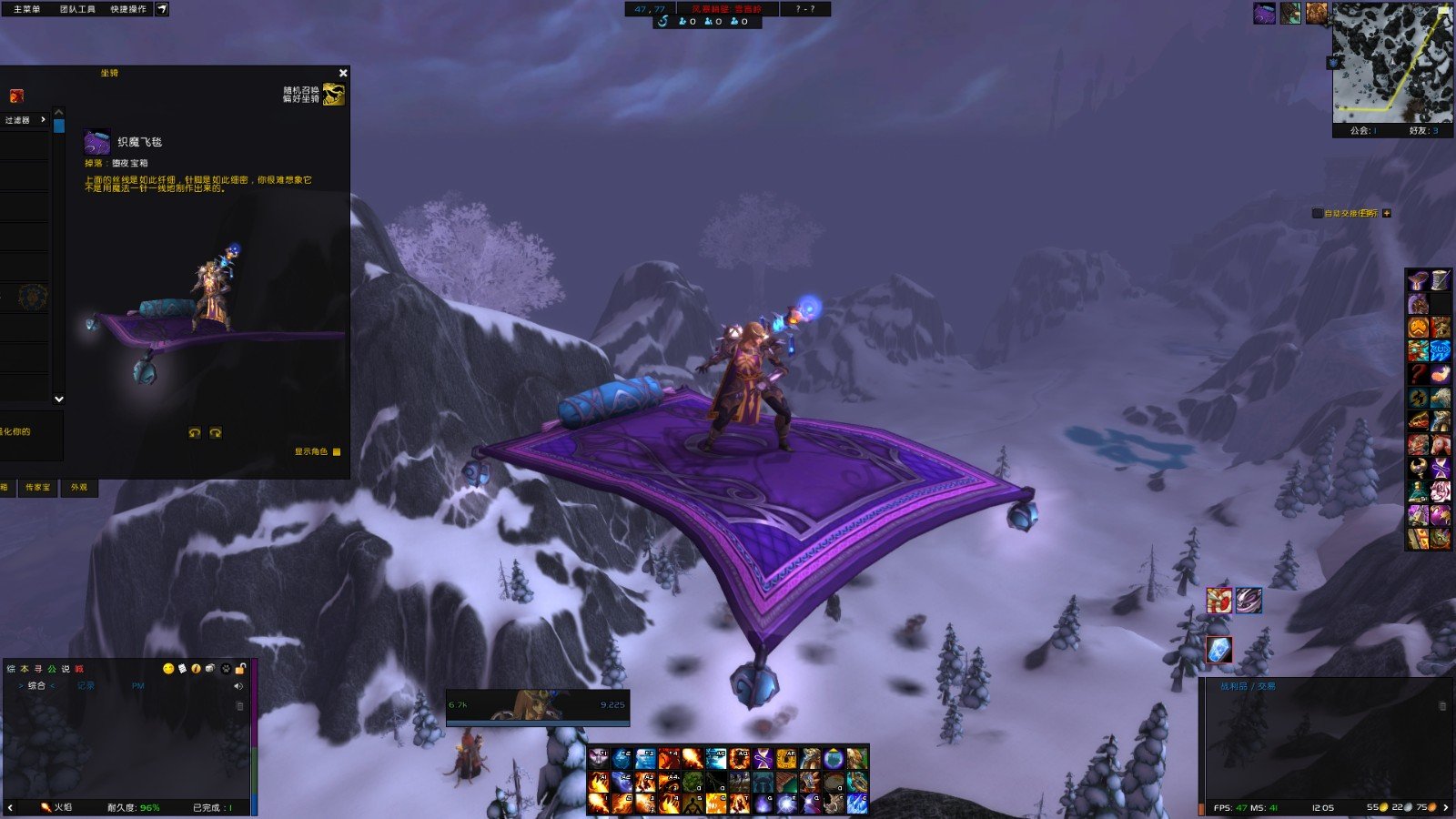This screenshot has width=1456, height=819.
Task: Open the 过滤器 filter dropdown
Action: pyautogui.click(x=25, y=120)
